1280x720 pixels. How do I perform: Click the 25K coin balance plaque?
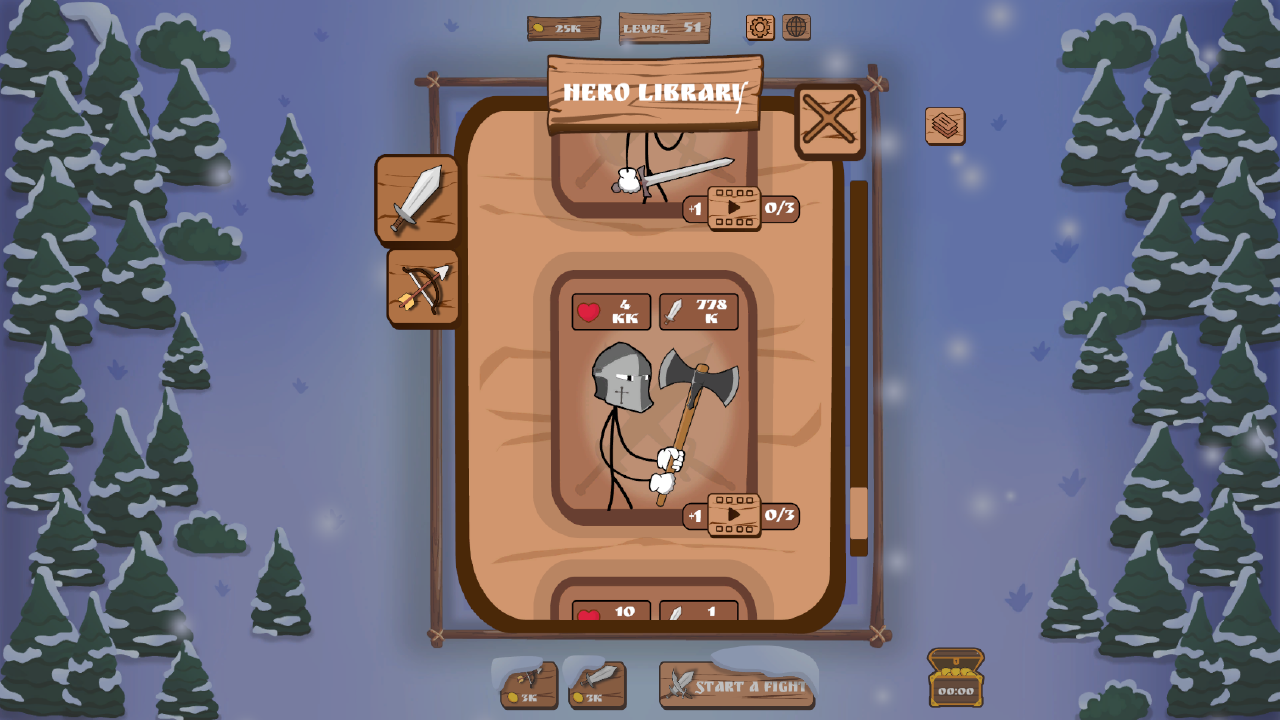click(x=562, y=28)
